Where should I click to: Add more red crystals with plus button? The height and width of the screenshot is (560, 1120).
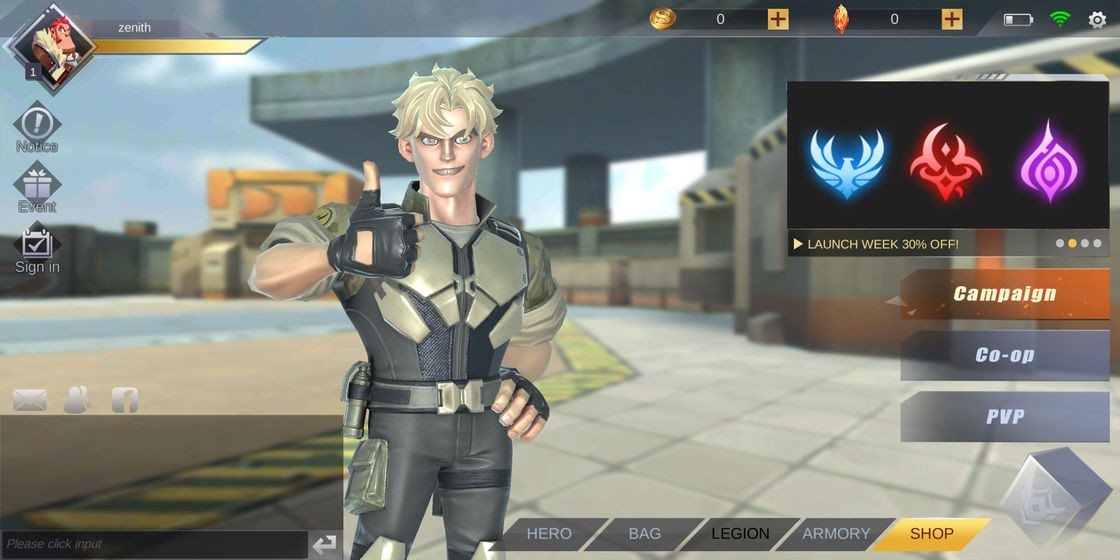(x=952, y=19)
